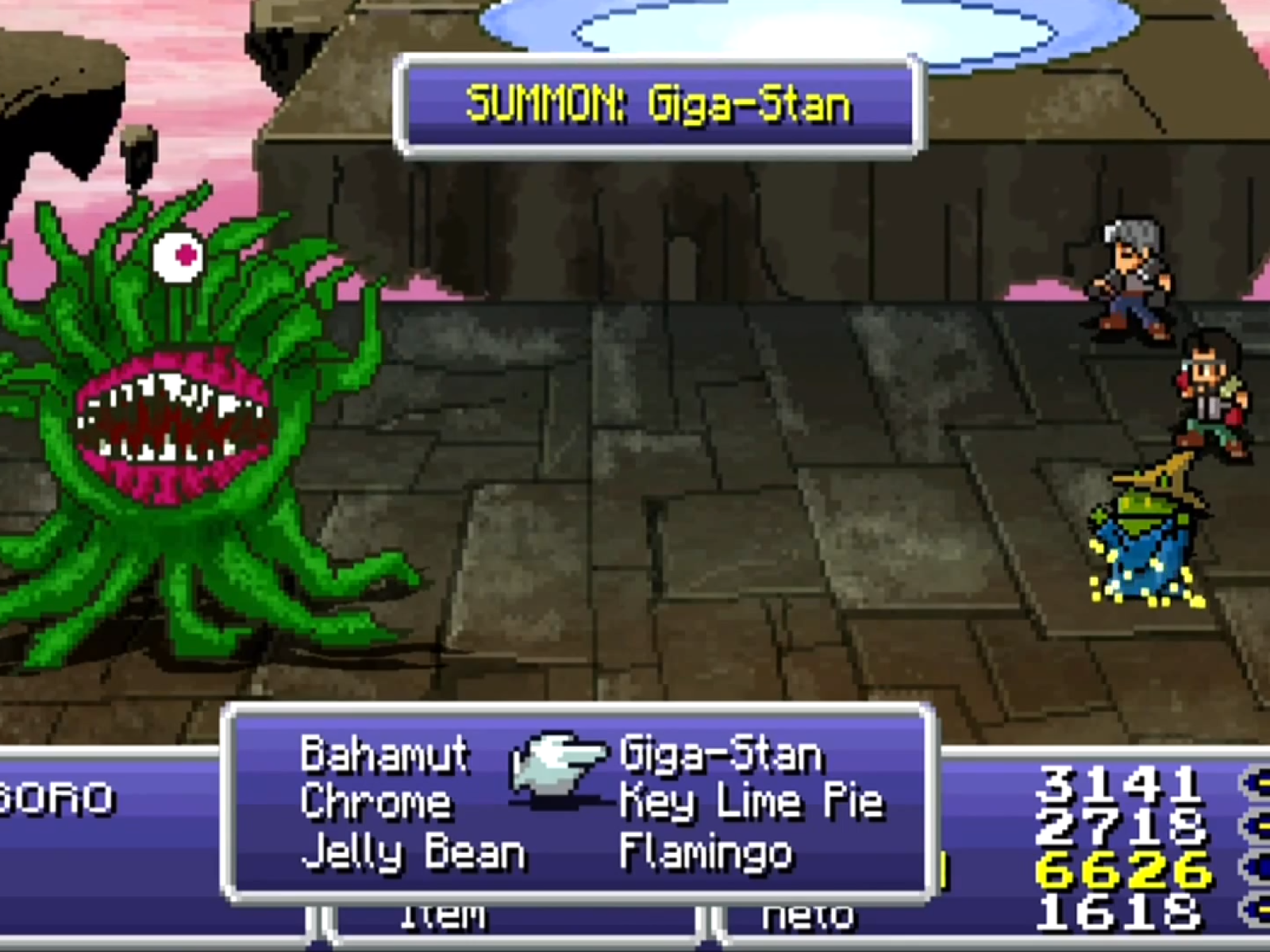1270x952 pixels.
Task: Choose the Jelly Bean summon
Action: tap(413, 853)
